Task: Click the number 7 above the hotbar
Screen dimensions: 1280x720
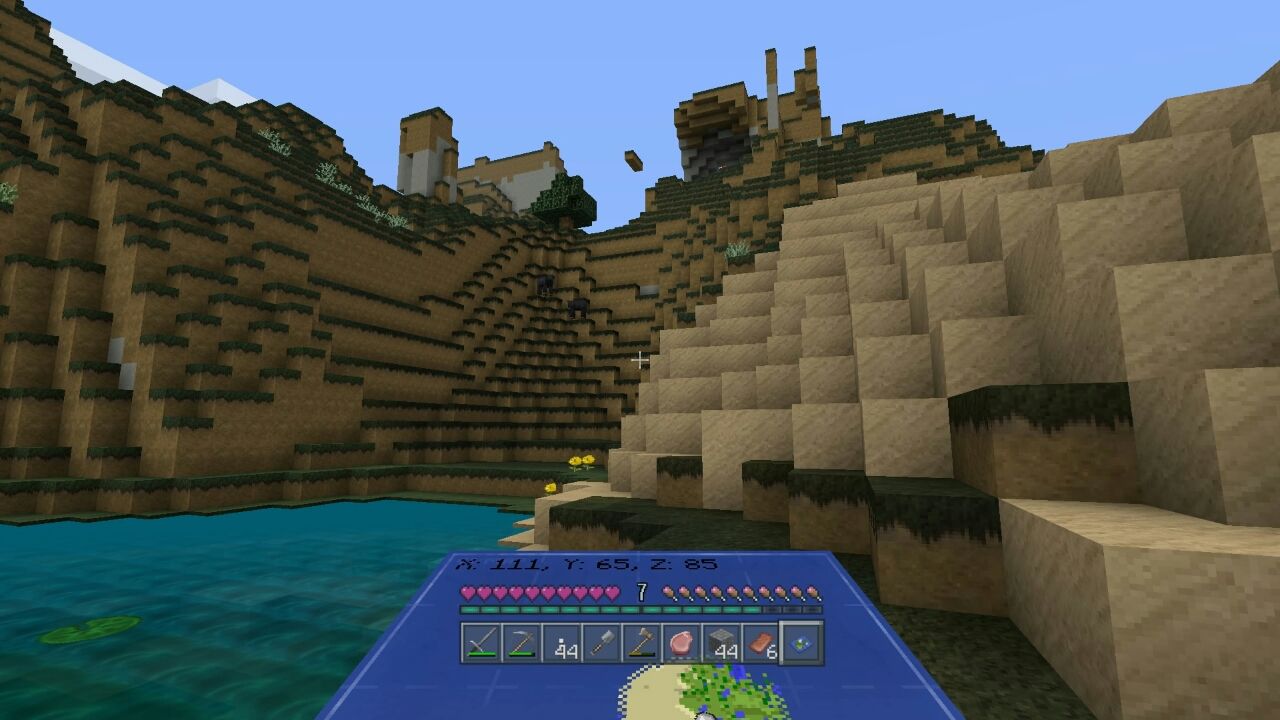Action: point(641,591)
